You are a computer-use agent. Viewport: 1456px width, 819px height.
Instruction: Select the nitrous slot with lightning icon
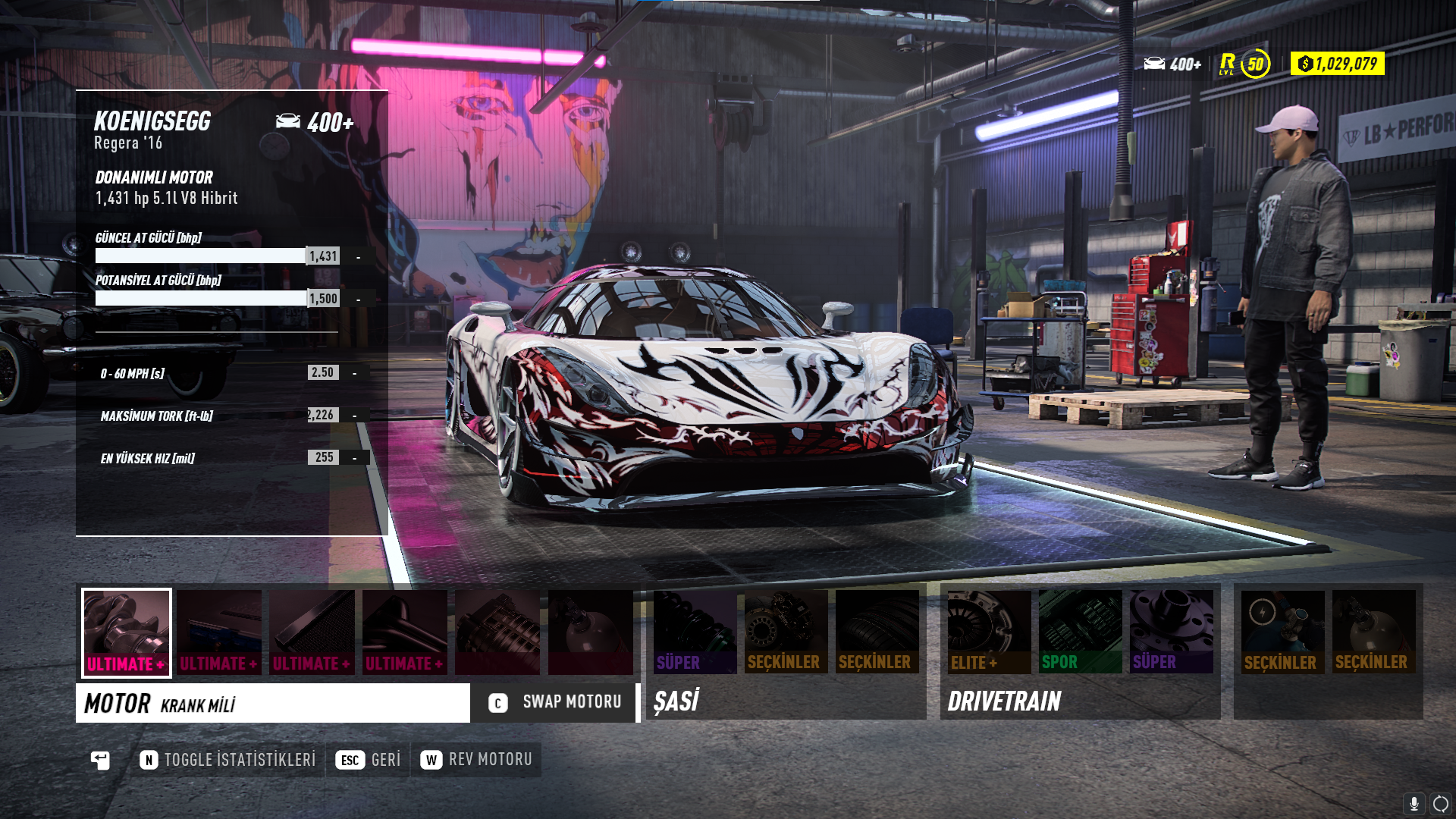pos(1282,632)
